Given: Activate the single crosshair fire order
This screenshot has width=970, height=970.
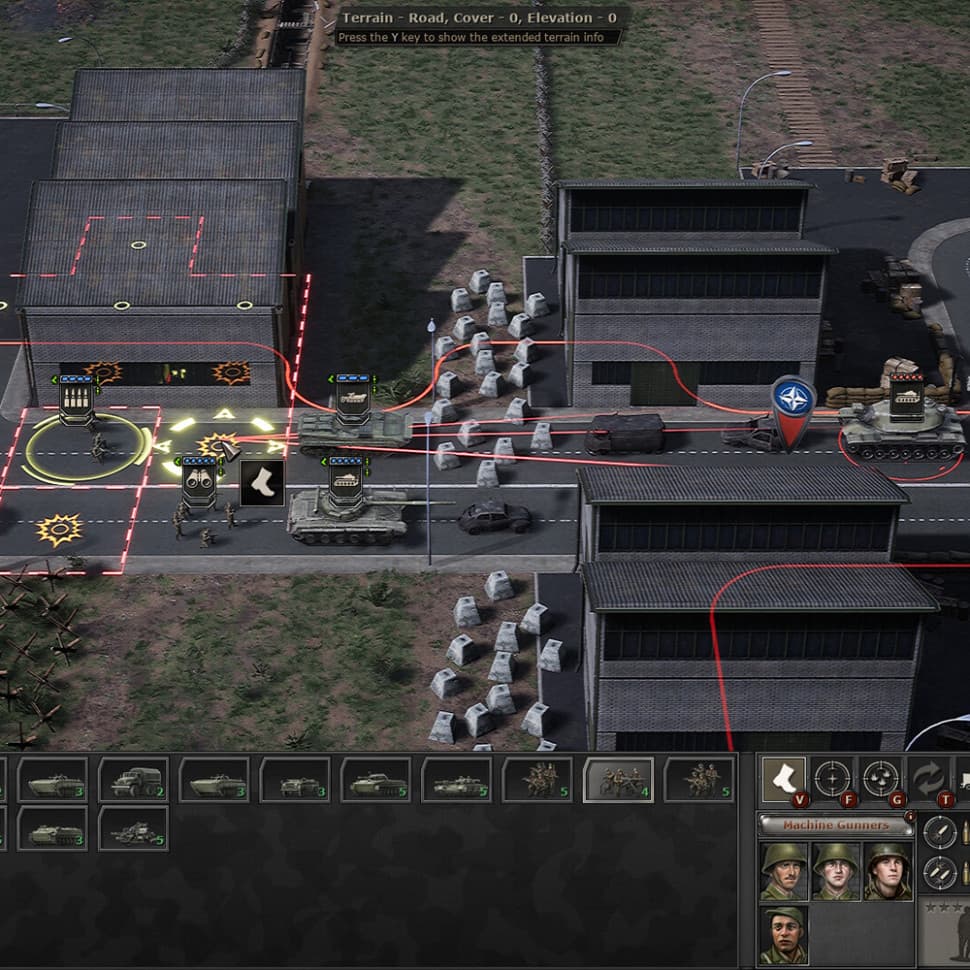Looking at the screenshot, I should pyautogui.click(x=832, y=778).
